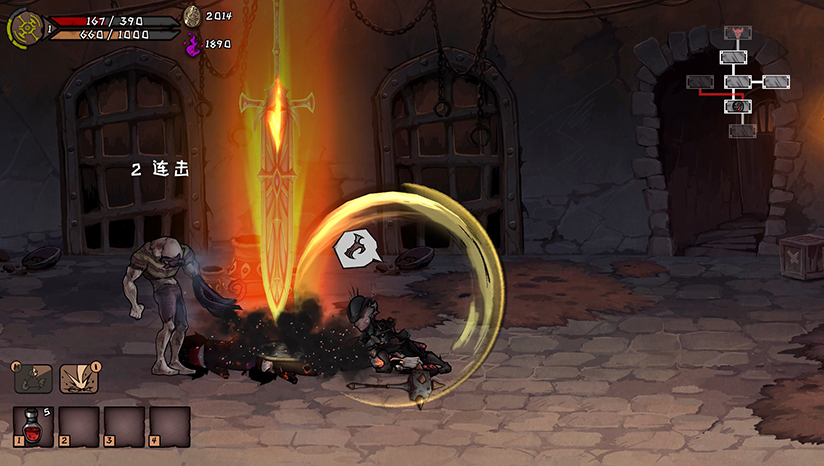Click the current room marker on minimap
This screenshot has height=466, width=824.
click(738, 105)
